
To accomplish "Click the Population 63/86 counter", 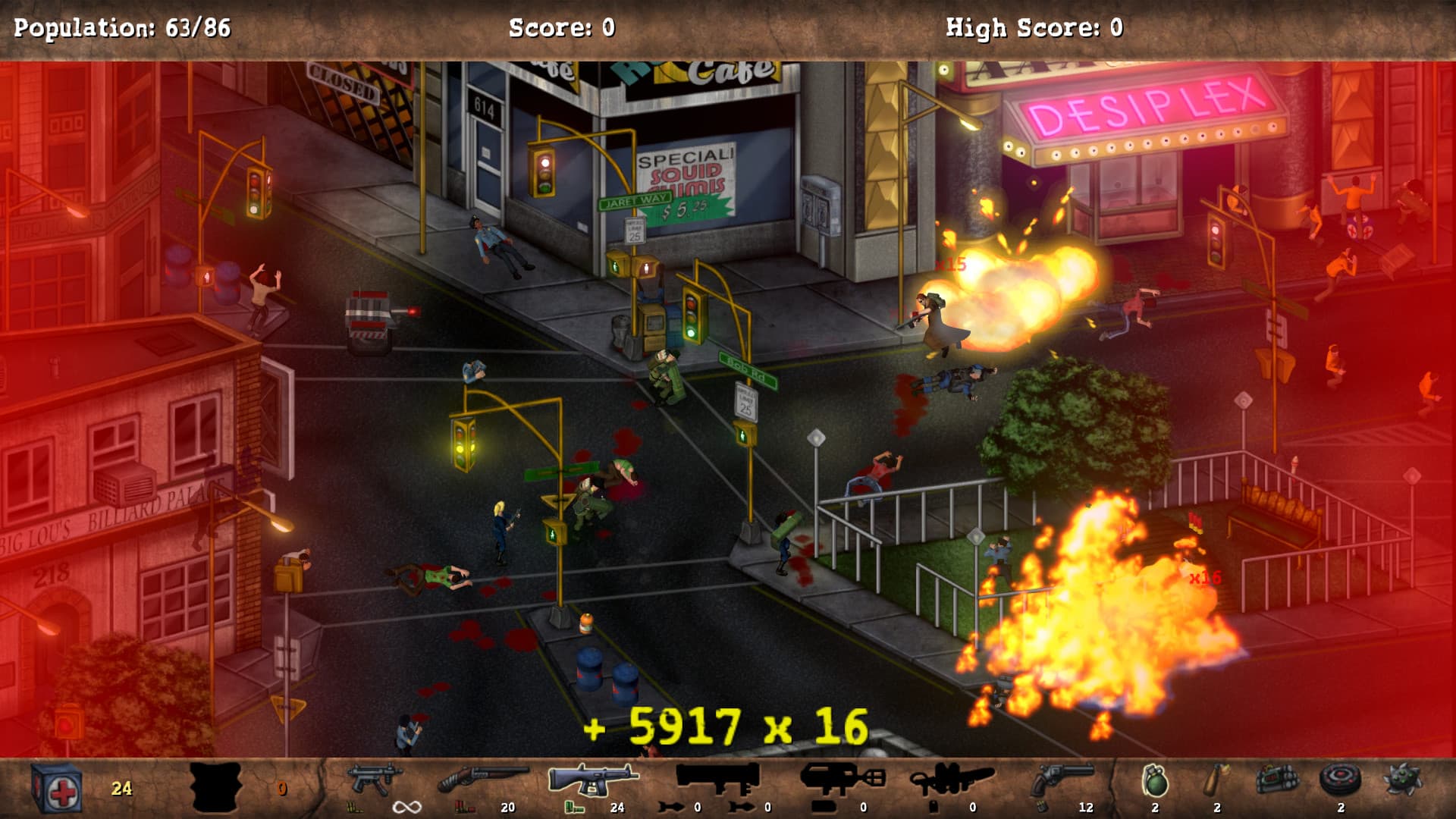I will pyautogui.click(x=121, y=27).
